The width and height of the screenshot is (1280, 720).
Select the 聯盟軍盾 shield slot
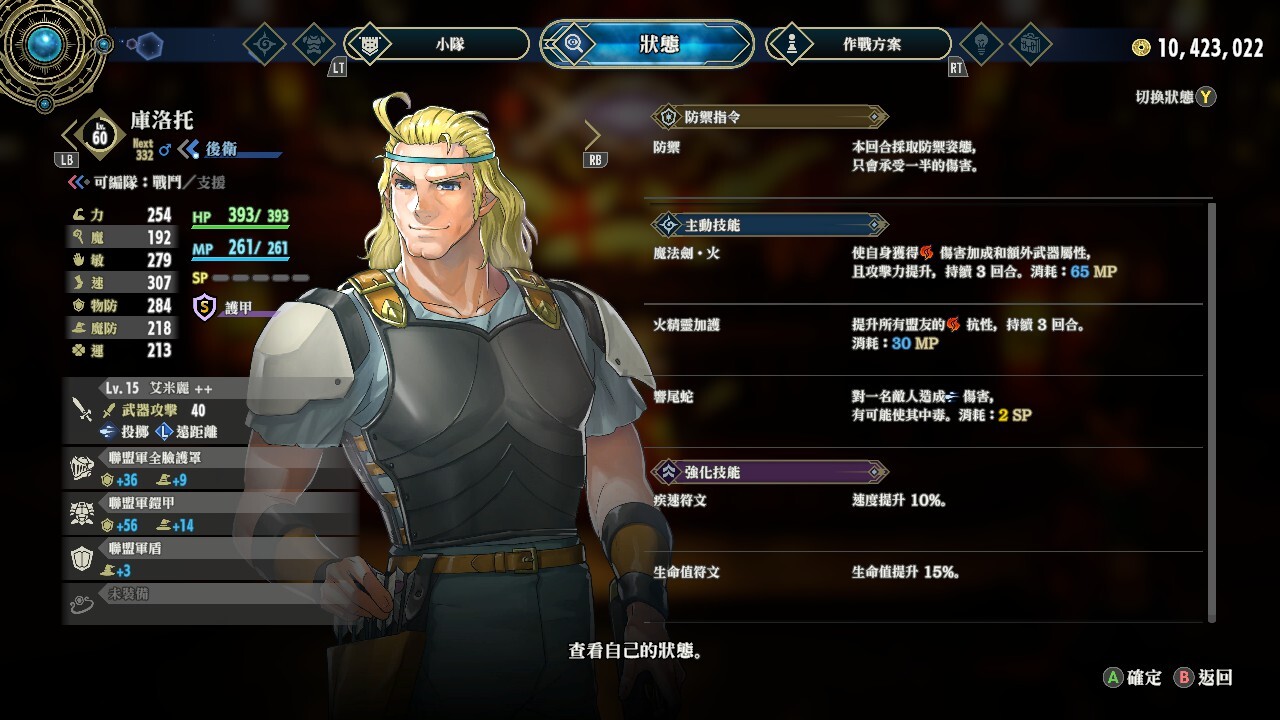(x=210, y=559)
